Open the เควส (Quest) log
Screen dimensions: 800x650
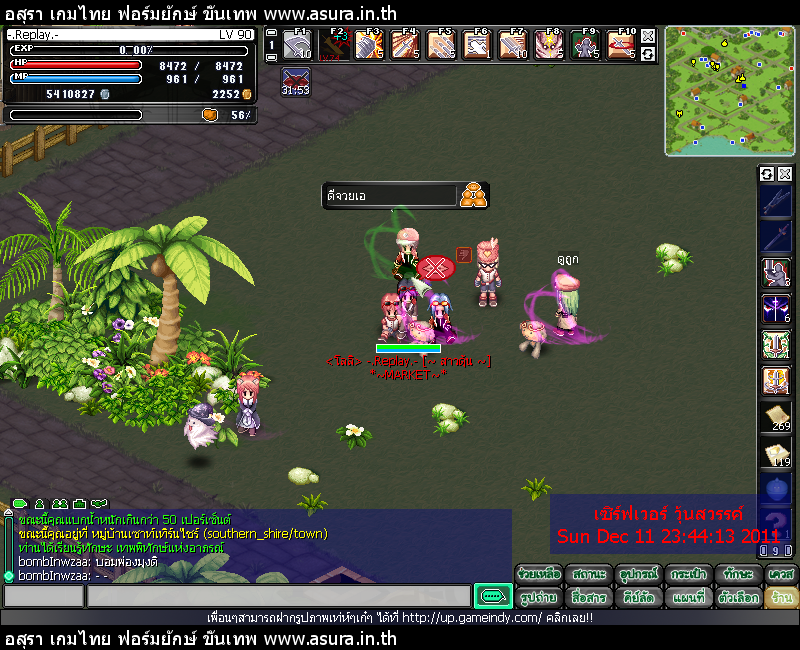782,574
